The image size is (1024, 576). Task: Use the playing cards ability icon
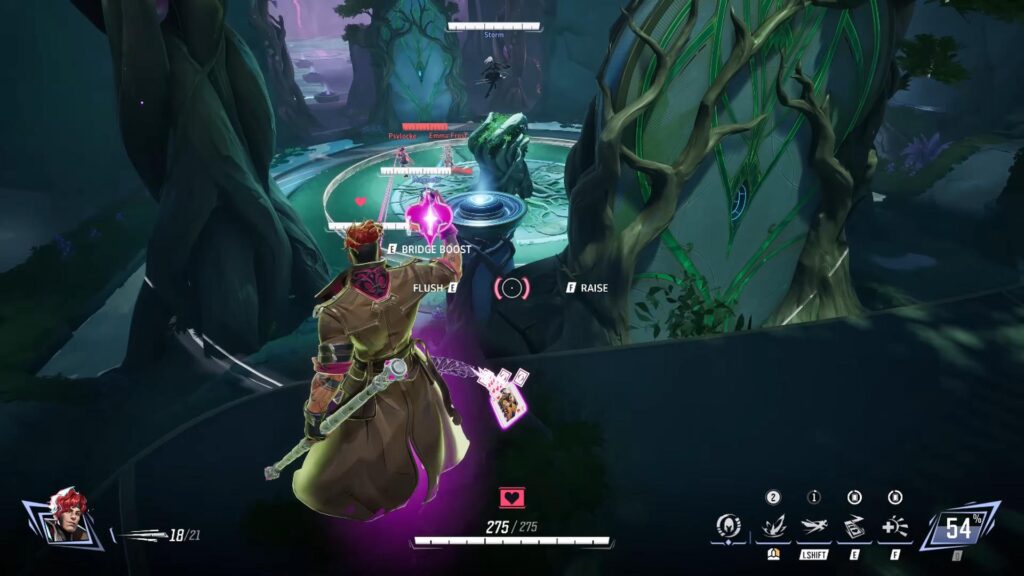coord(854,526)
